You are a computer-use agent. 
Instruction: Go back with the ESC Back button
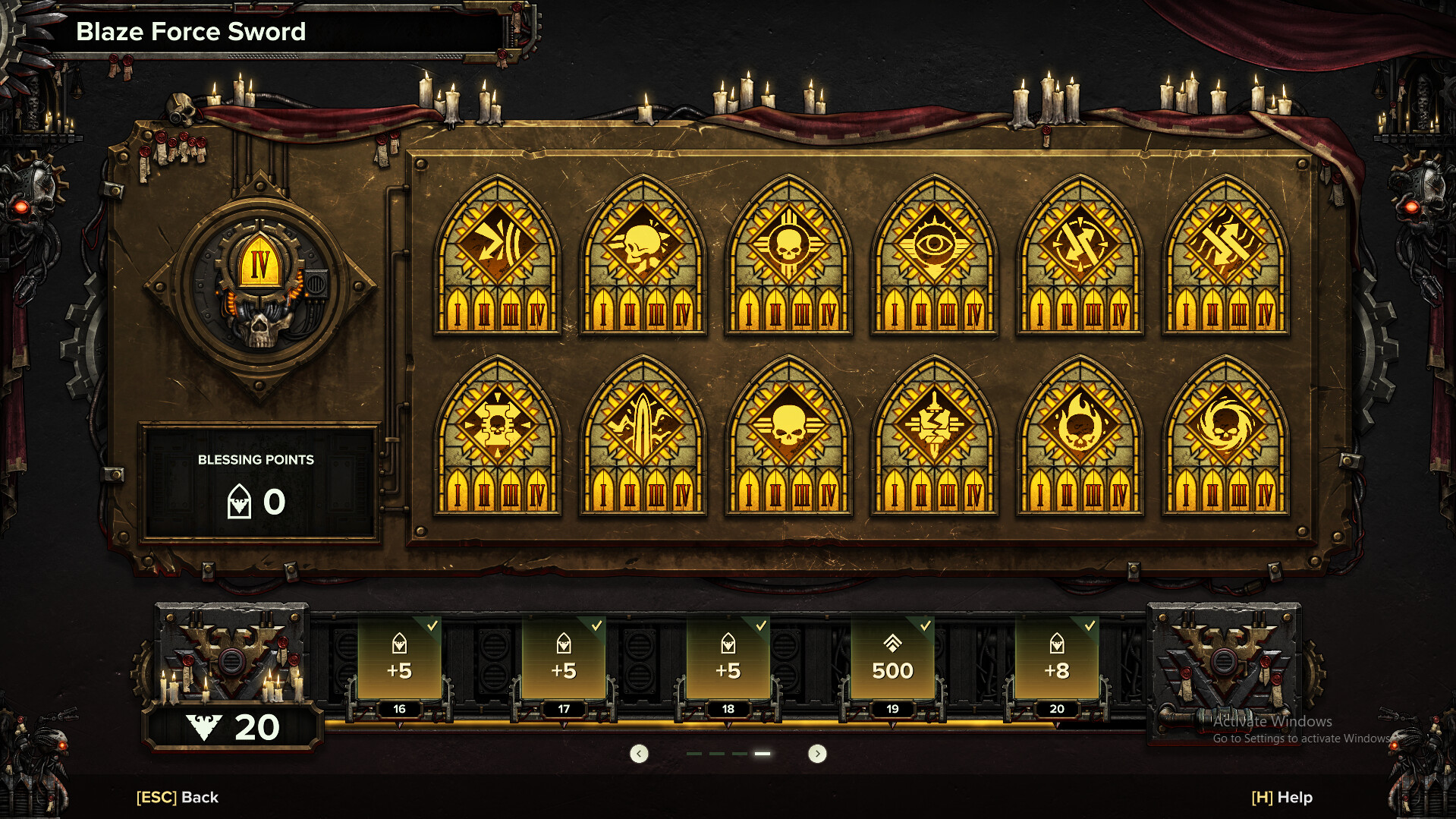tap(178, 797)
